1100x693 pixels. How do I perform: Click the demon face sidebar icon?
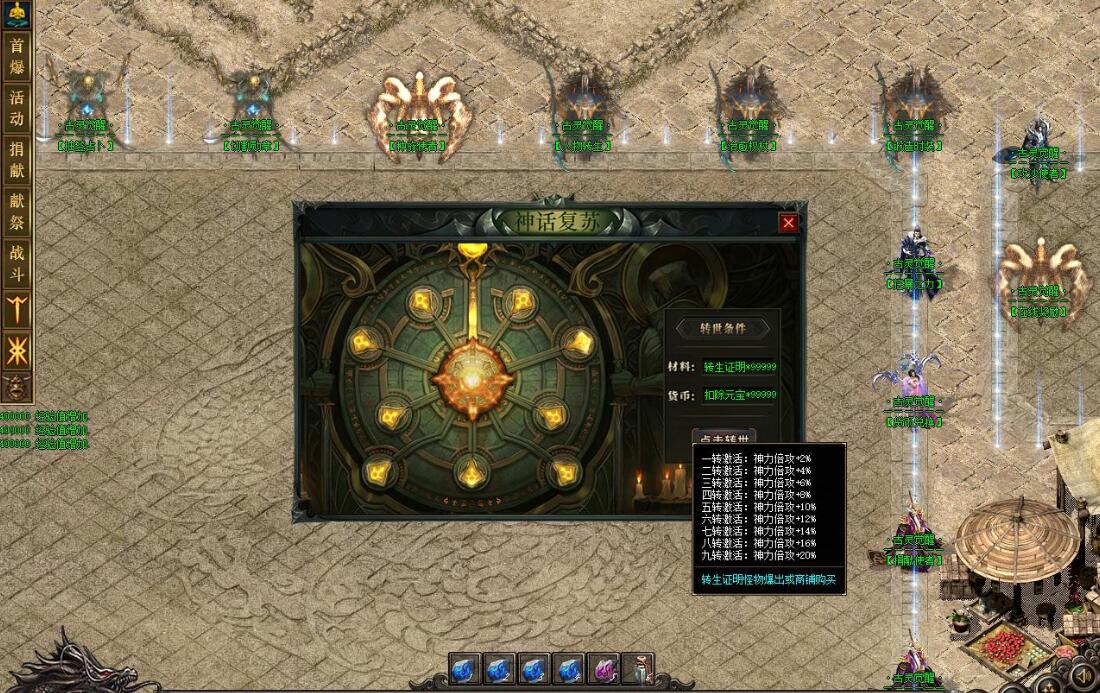click(x=17, y=386)
